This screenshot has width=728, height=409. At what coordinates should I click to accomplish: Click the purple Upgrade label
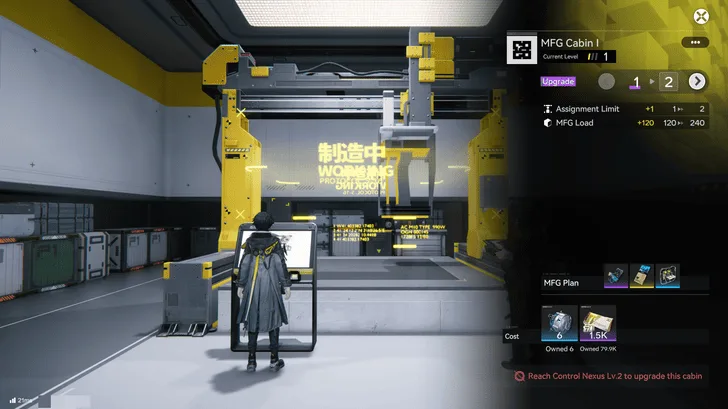click(559, 81)
